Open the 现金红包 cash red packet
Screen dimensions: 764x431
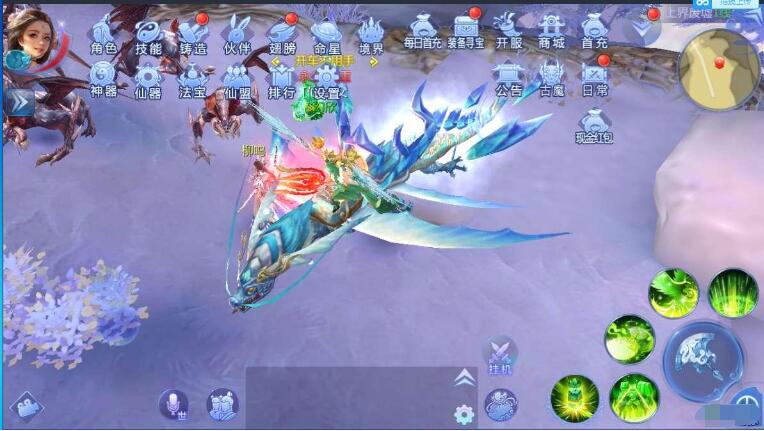(x=595, y=124)
